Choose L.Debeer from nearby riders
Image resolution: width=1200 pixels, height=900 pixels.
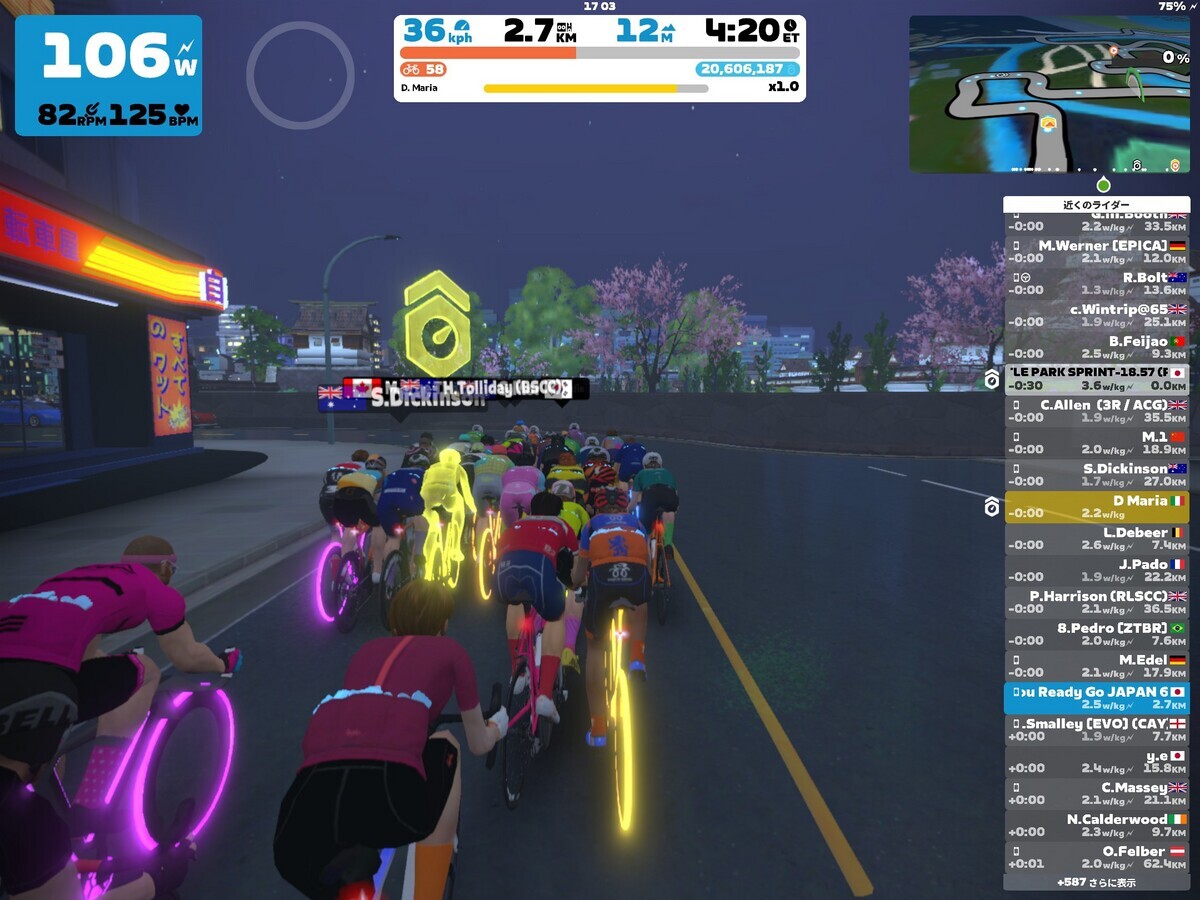point(1096,539)
